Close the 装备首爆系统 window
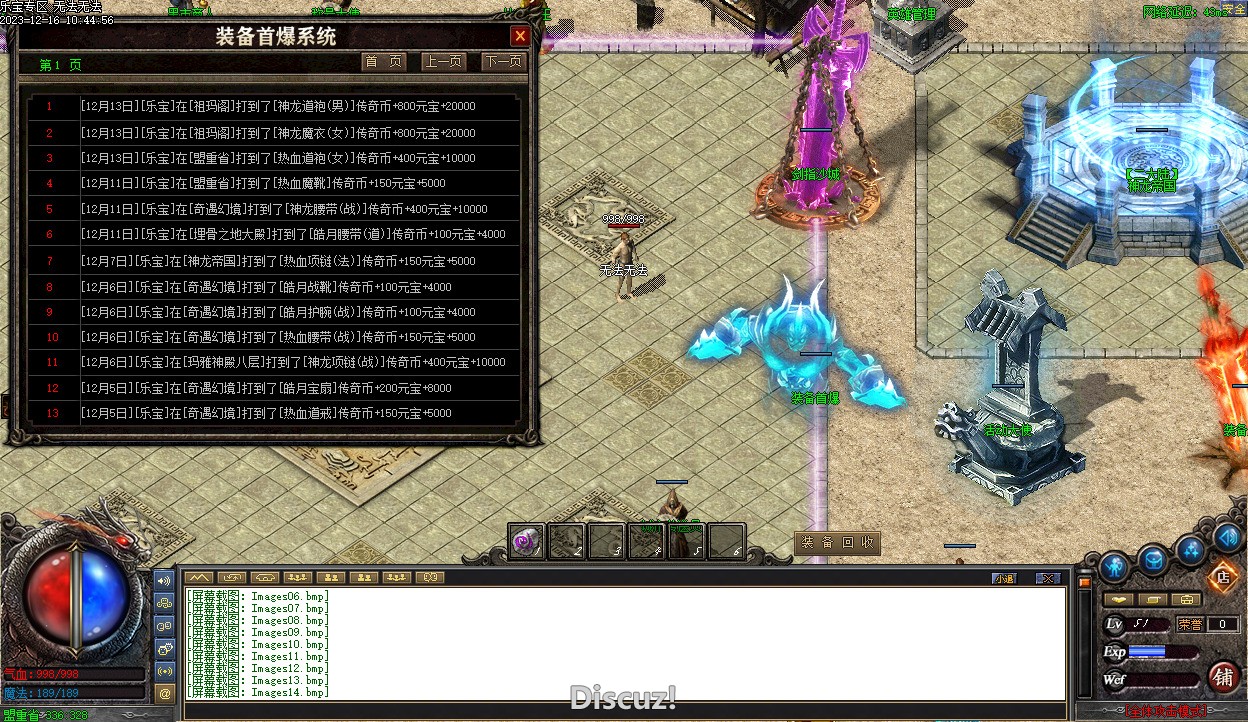1248x722 pixels. click(x=520, y=37)
